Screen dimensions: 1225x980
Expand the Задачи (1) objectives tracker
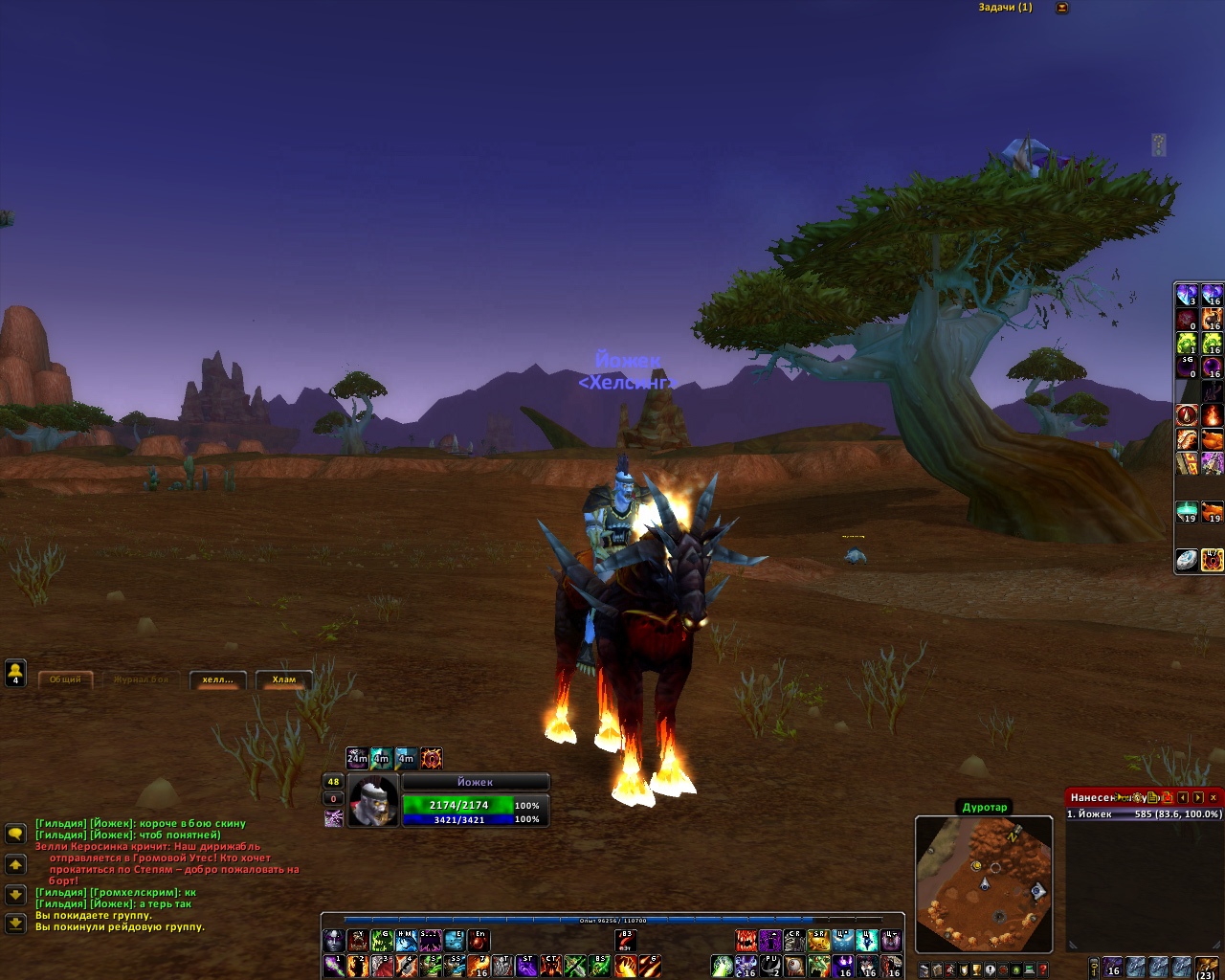[x=1061, y=8]
